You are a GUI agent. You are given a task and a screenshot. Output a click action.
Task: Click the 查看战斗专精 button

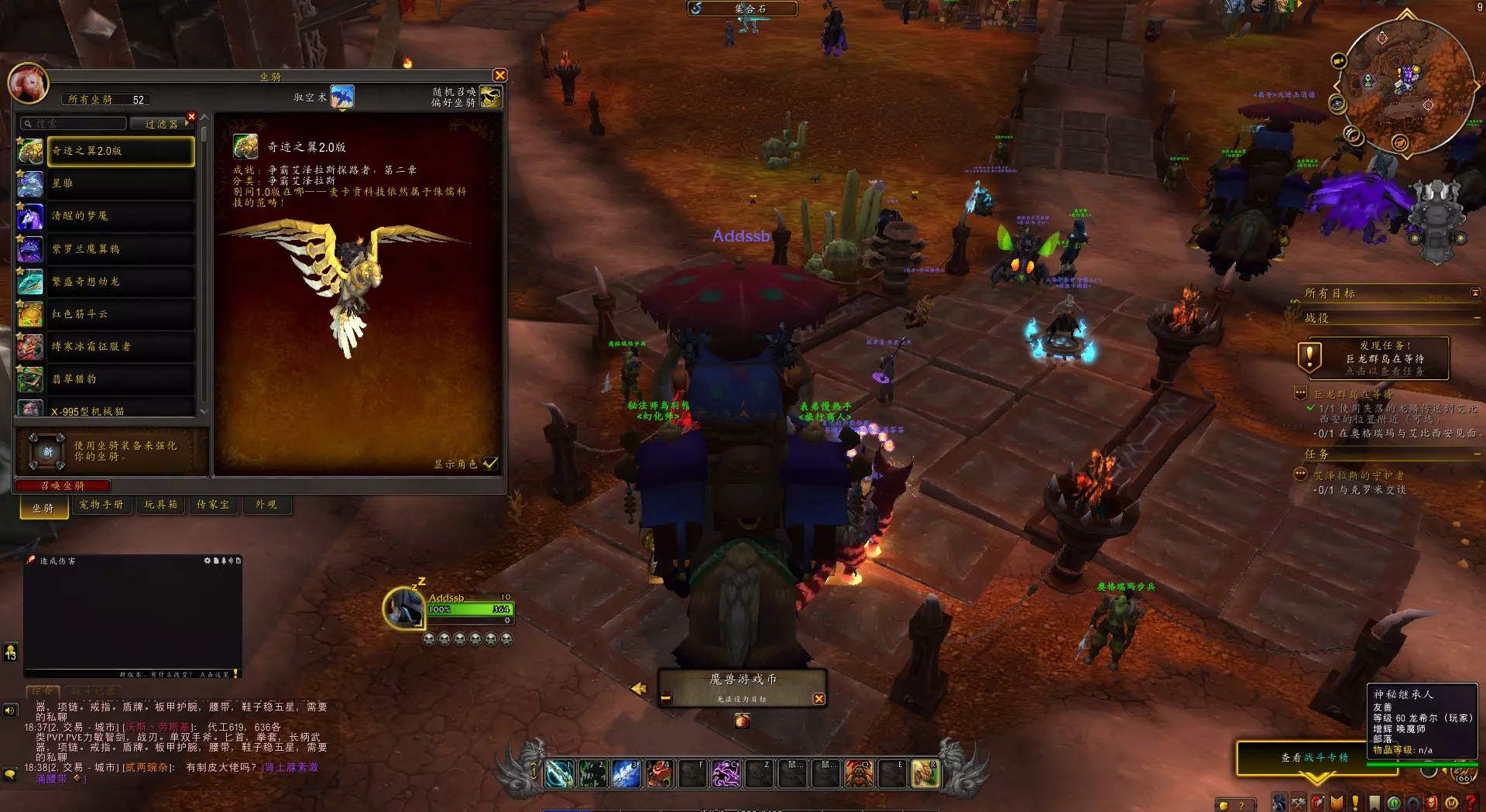point(1314,758)
